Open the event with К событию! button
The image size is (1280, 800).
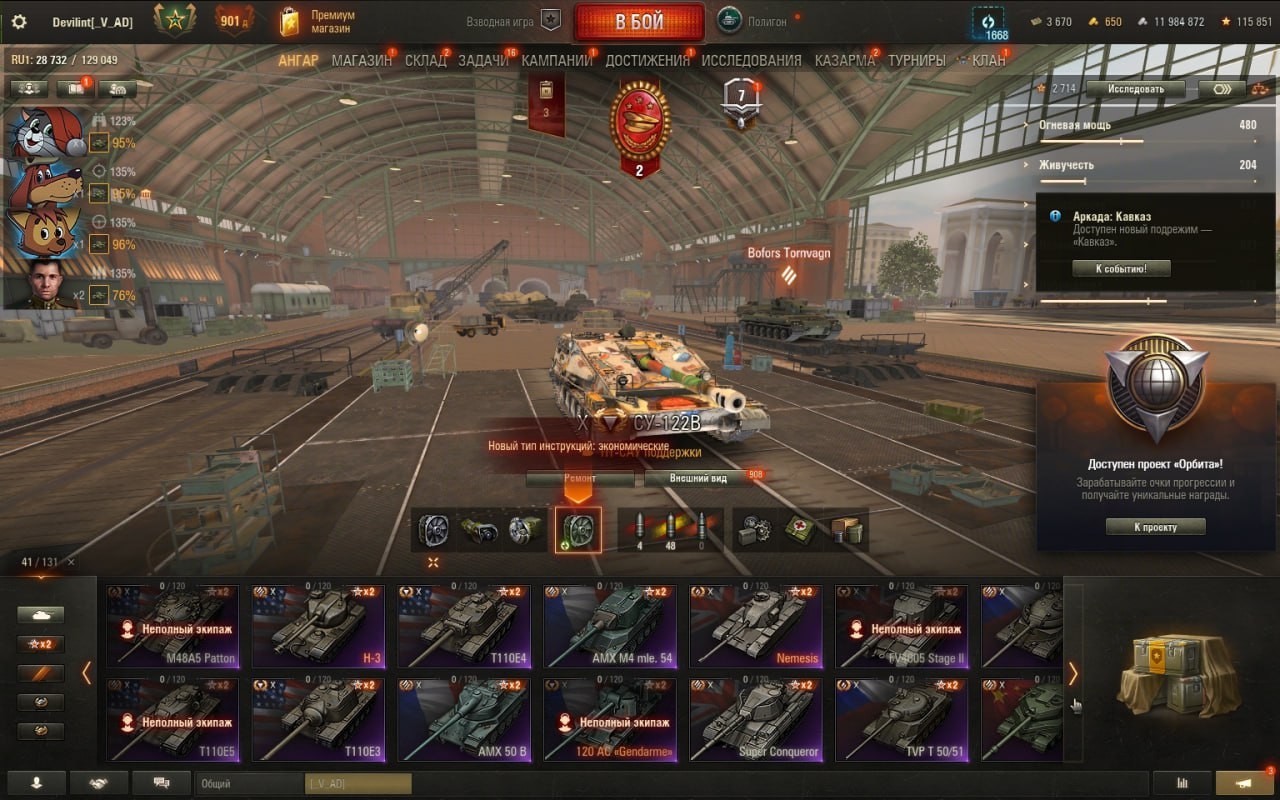pyautogui.click(x=1121, y=268)
